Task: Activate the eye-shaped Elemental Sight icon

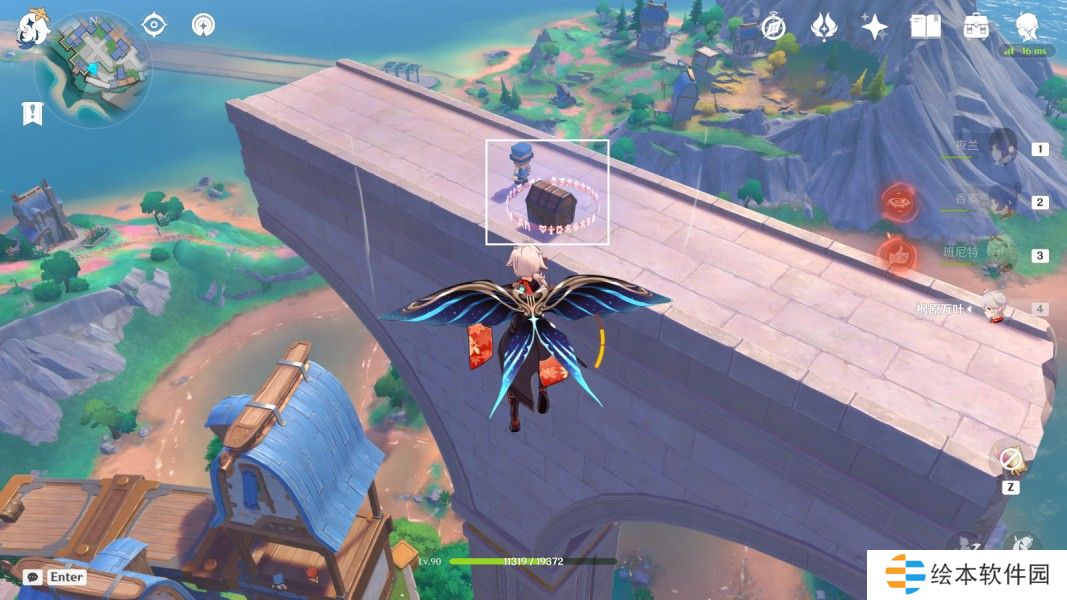Action: (x=154, y=25)
